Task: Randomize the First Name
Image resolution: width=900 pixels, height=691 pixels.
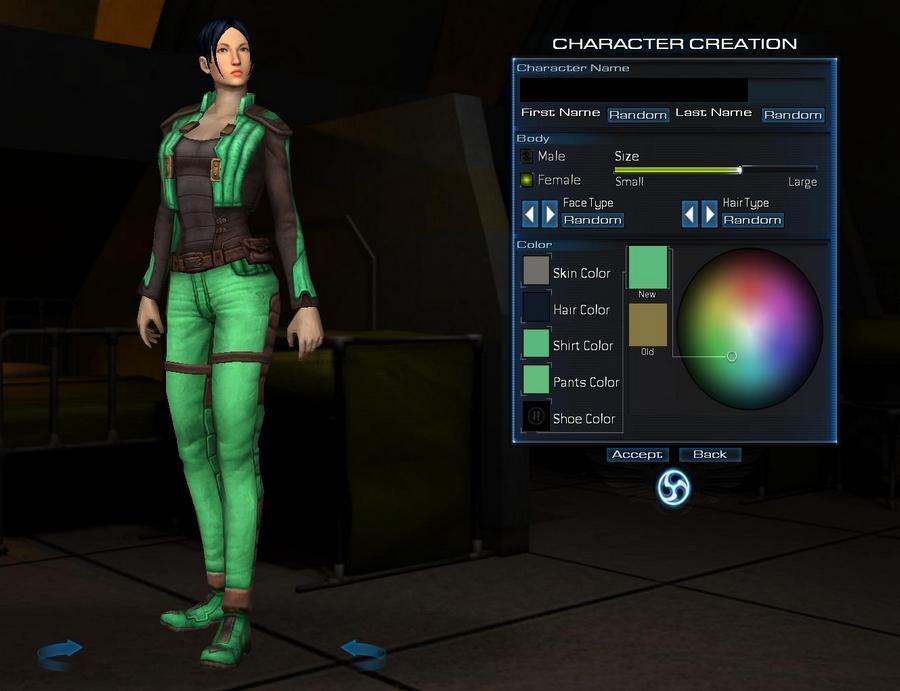Action: click(x=638, y=115)
